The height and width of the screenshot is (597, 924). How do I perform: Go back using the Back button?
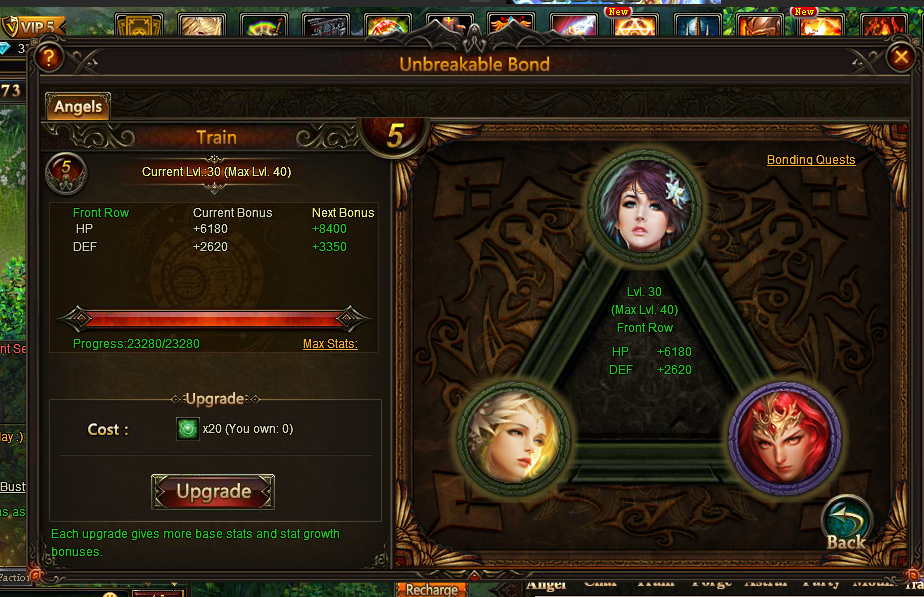point(846,526)
